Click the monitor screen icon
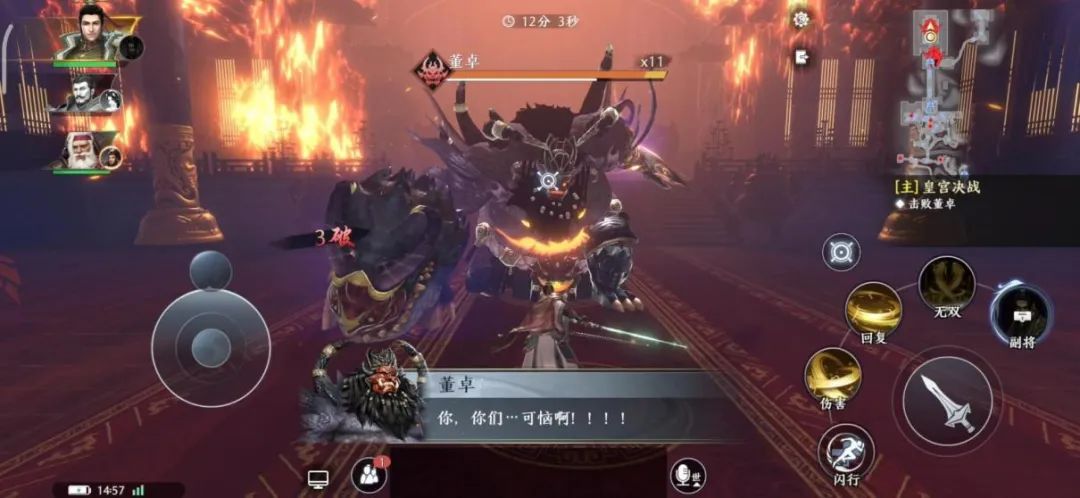Viewport: 1080px width, 498px height. pos(318,480)
